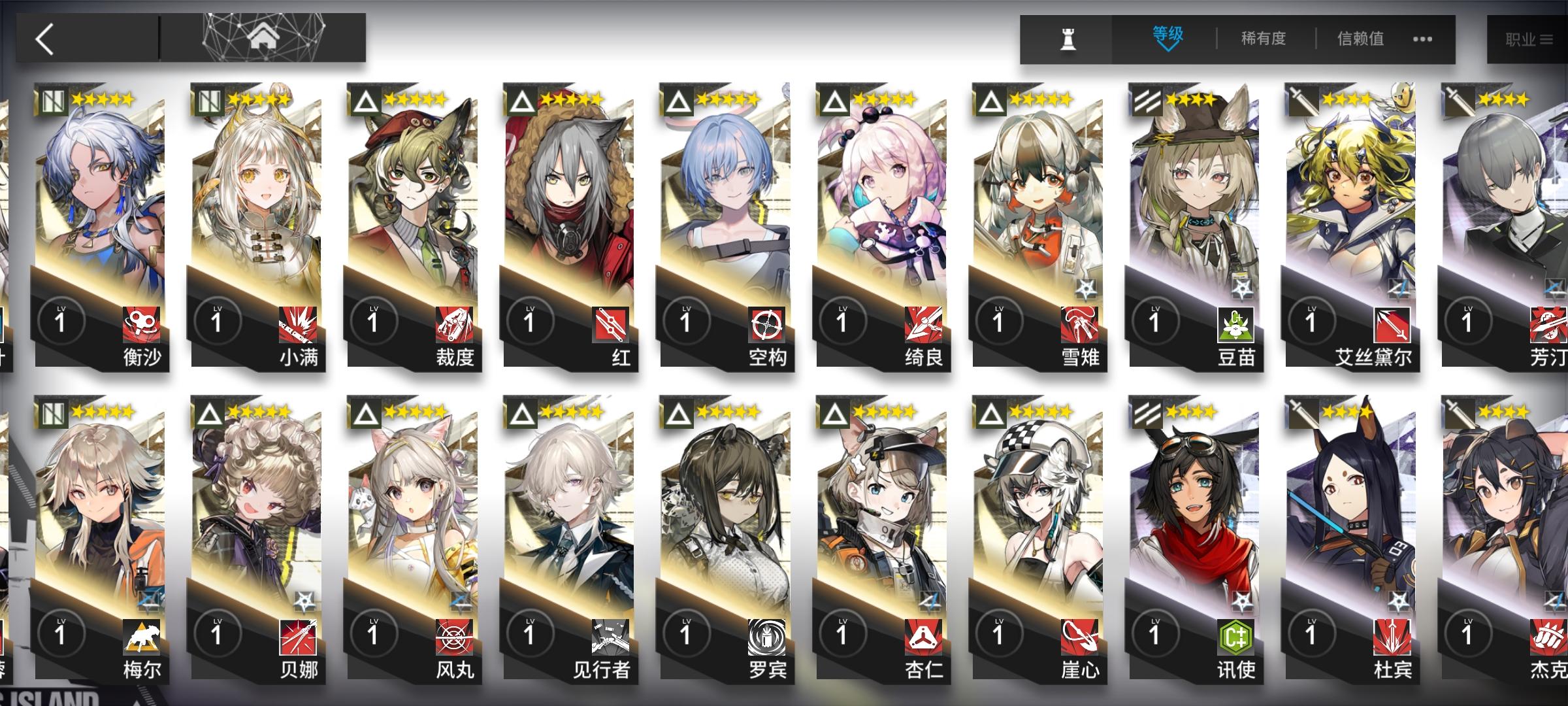Open 贝娜's operator portrait card
The height and width of the screenshot is (706, 1568).
[255, 516]
